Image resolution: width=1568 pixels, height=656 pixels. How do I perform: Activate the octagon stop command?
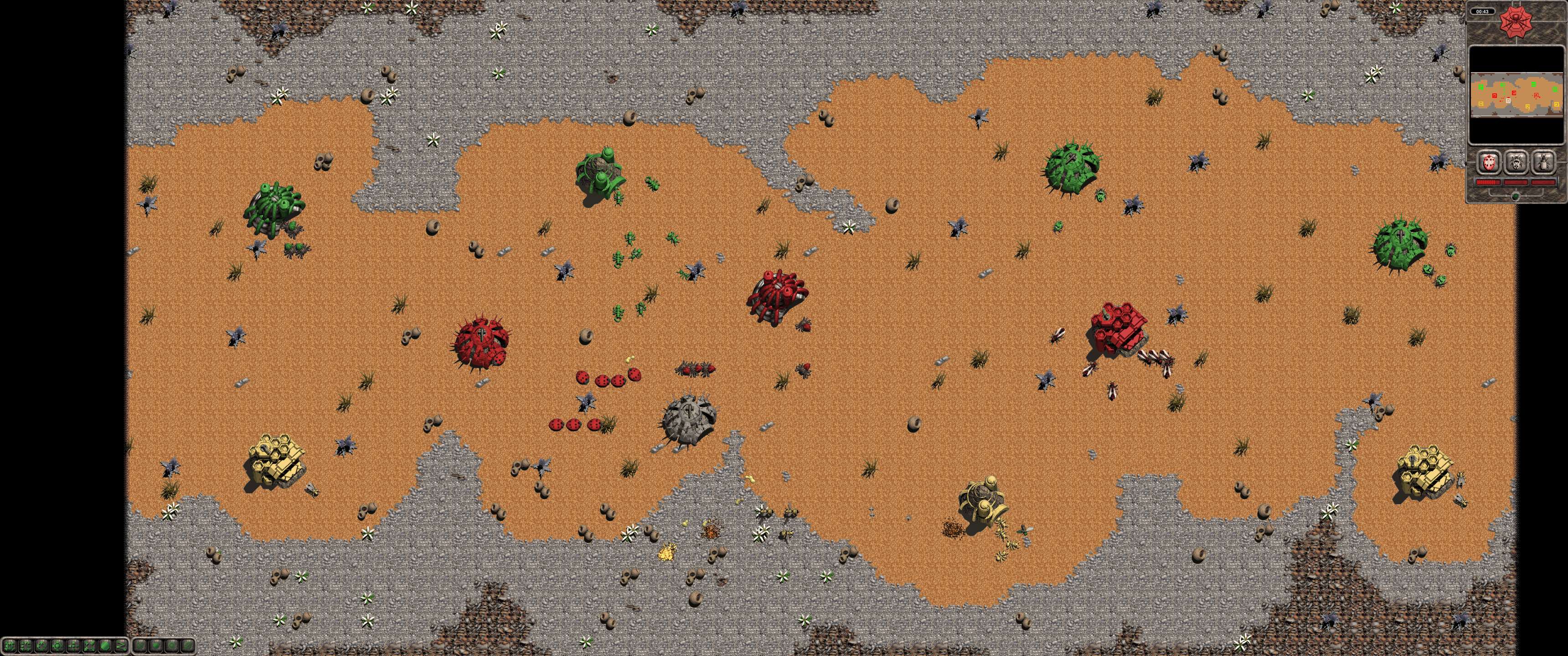tap(105, 646)
